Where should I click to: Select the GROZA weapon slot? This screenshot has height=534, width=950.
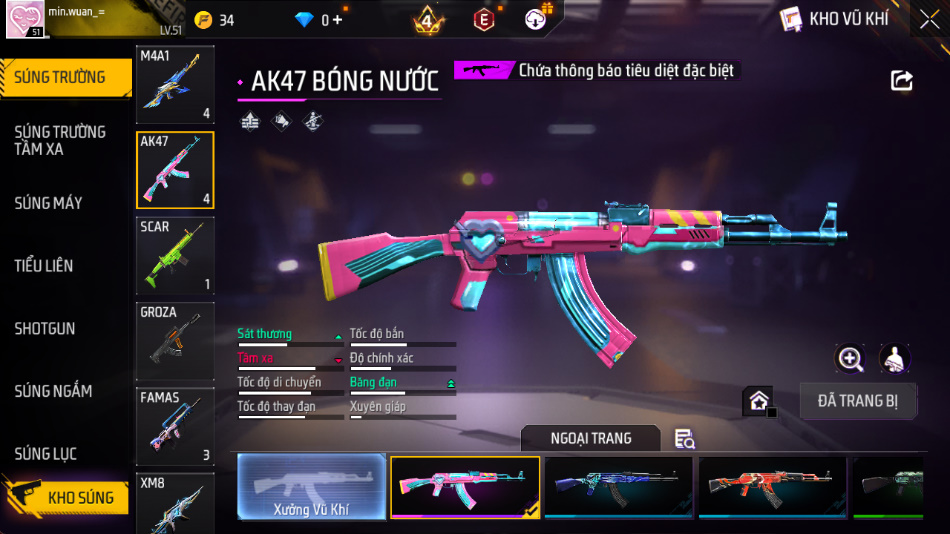point(175,341)
